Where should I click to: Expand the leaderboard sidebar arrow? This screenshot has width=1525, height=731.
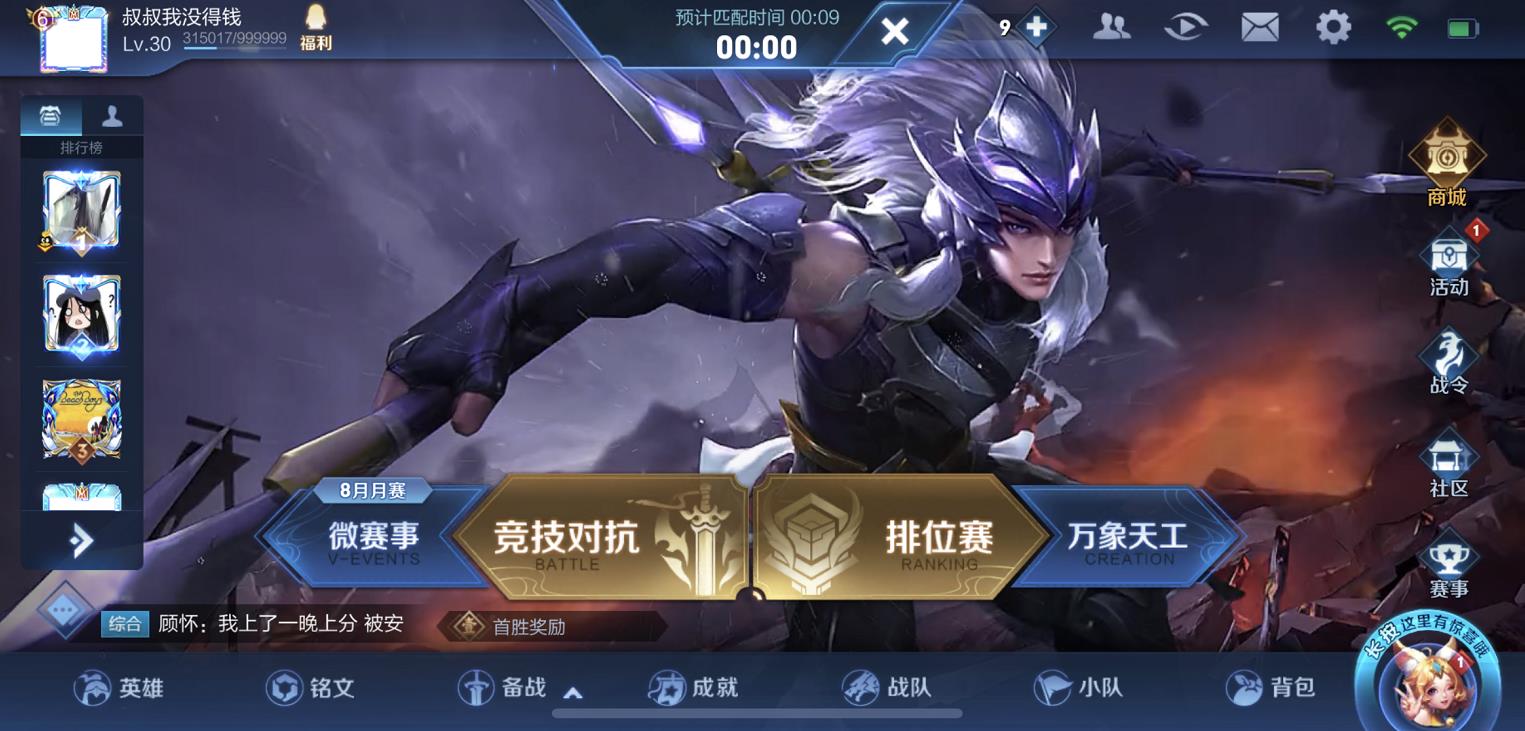[78, 538]
